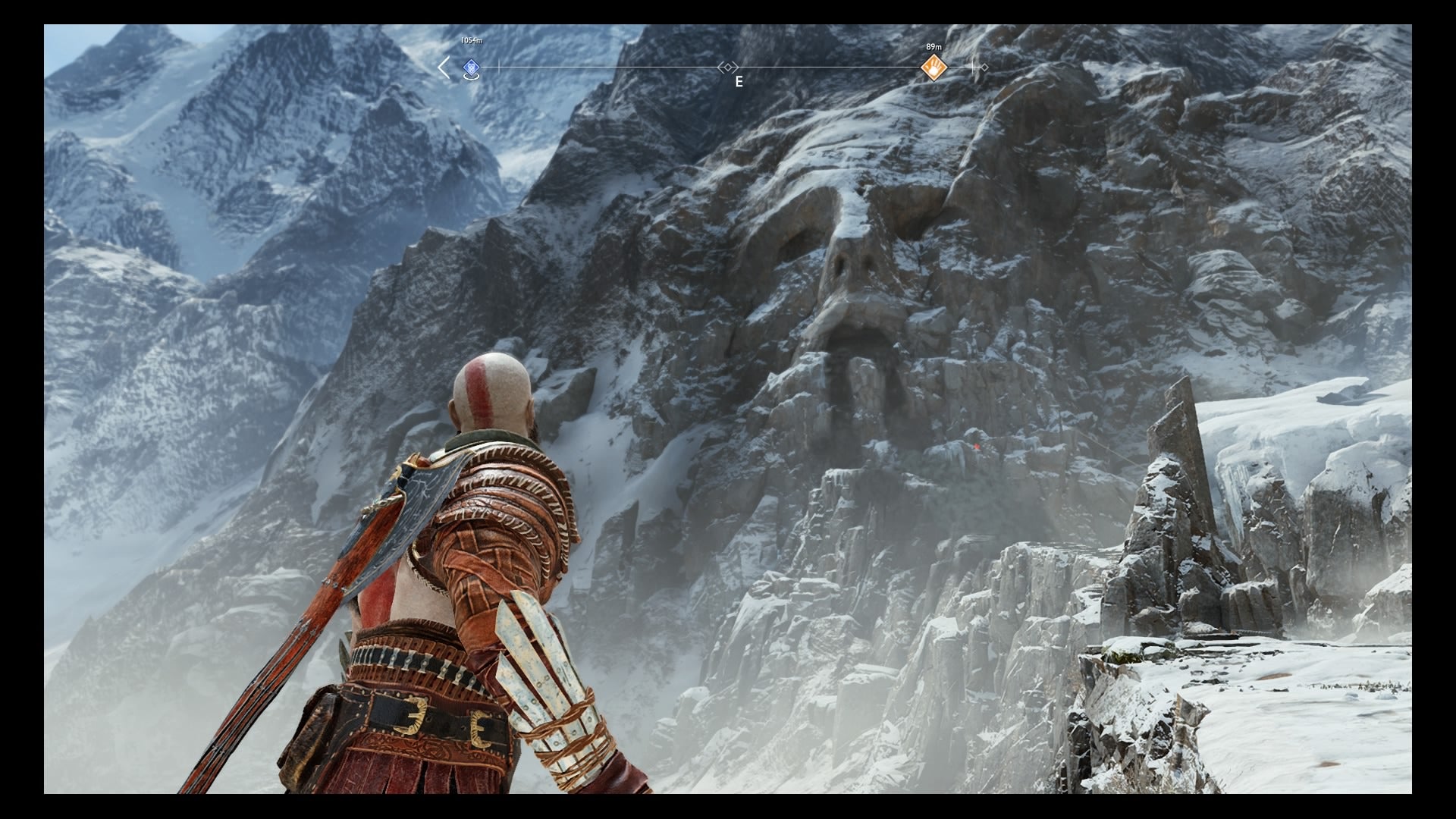
Task: Click the left chevron arrow on the compass bar
Action: 443,67
